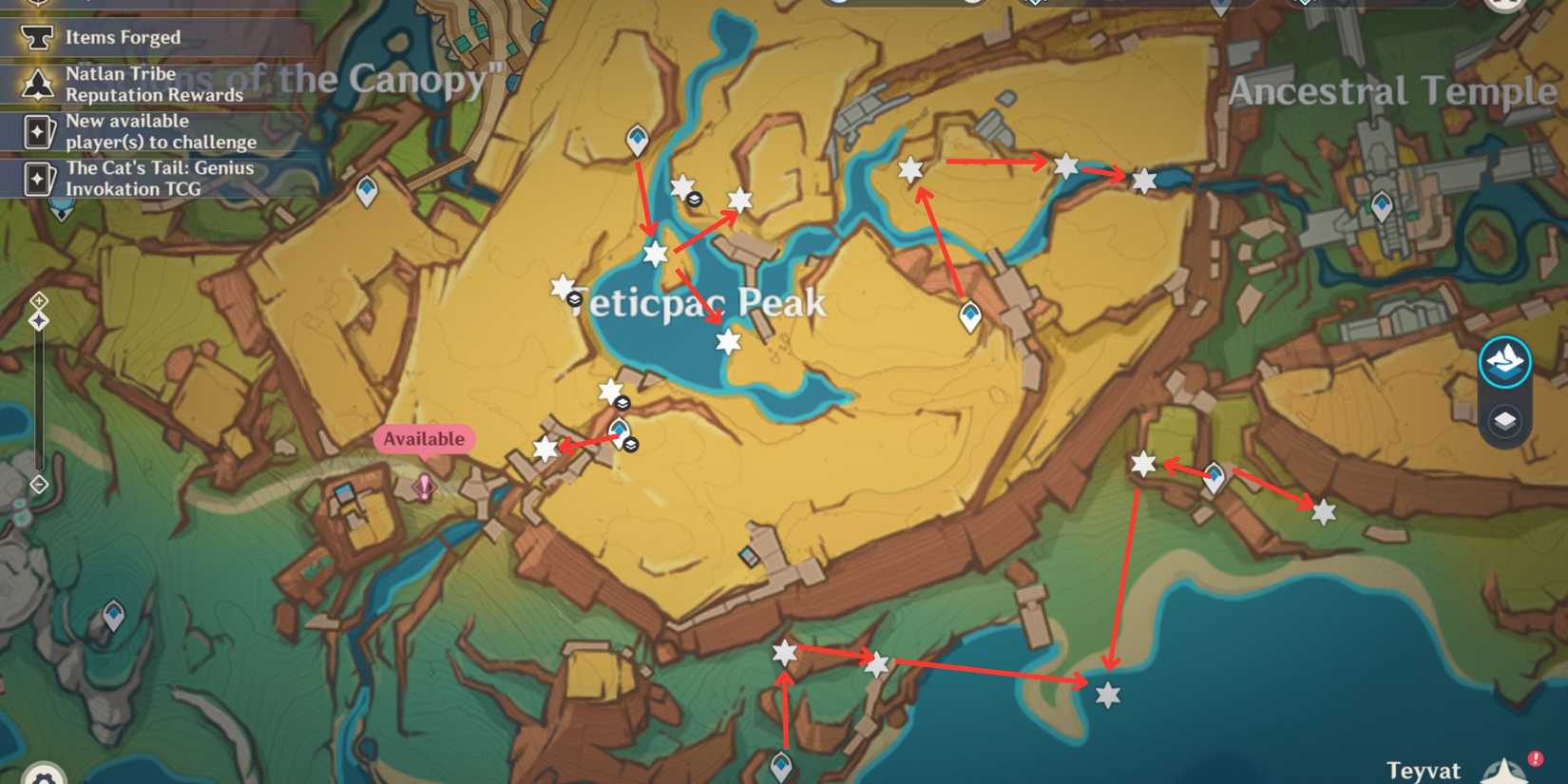
Task: Click the card icon beside The Cat's Tail entry
Action: tap(37, 179)
